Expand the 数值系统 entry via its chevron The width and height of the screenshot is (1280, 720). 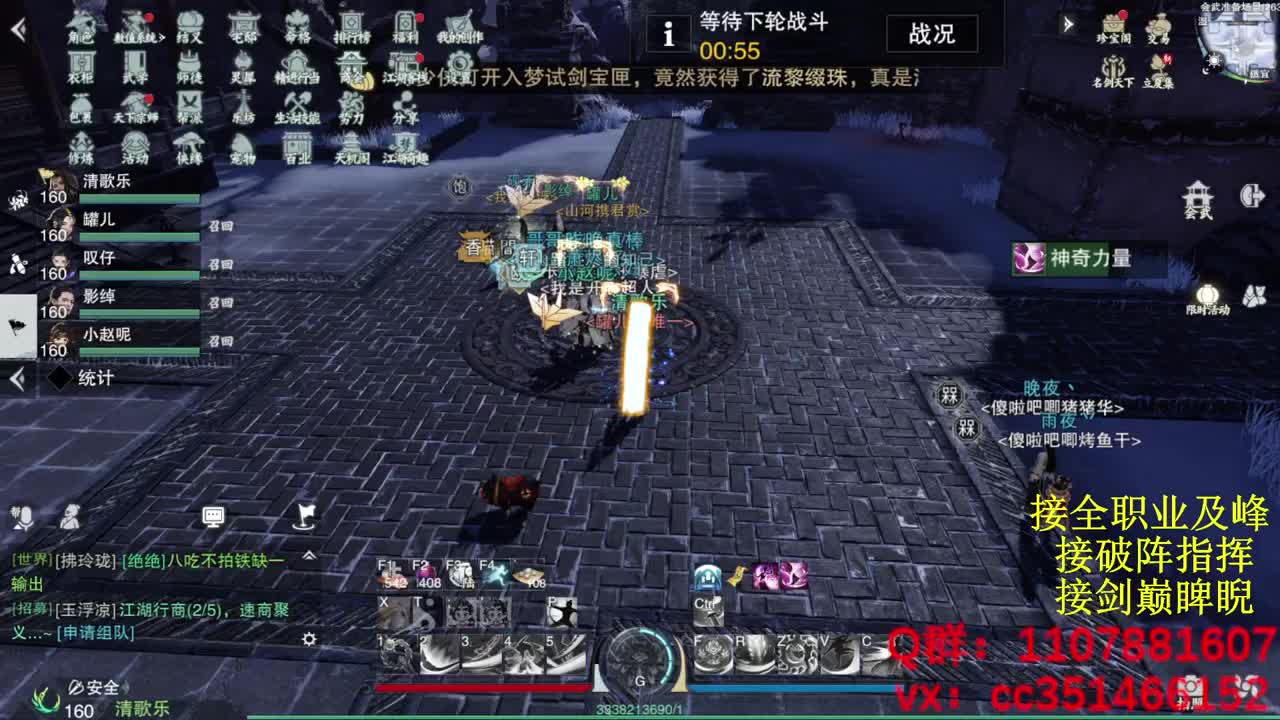coord(163,36)
